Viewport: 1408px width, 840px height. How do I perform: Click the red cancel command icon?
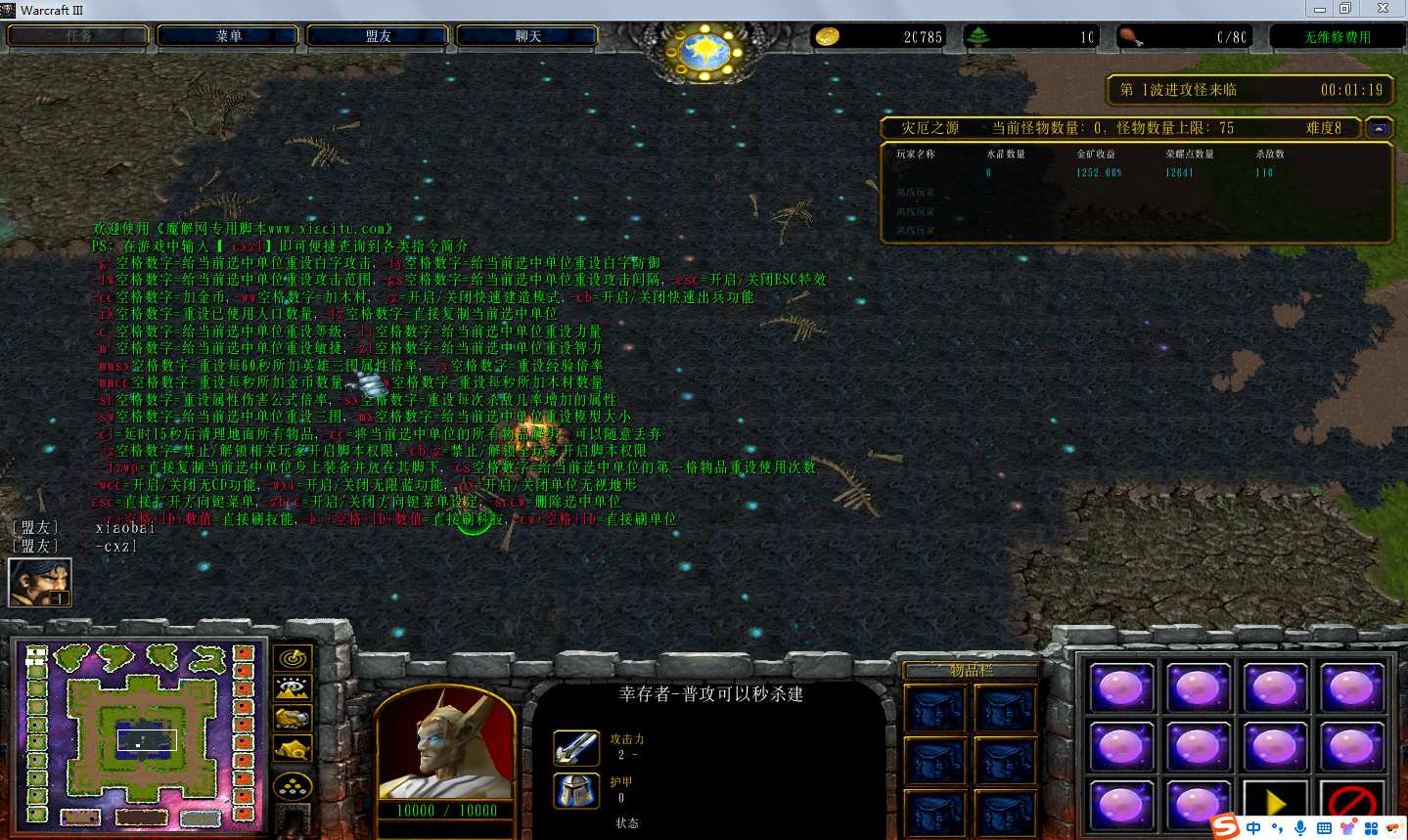coord(1351,803)
